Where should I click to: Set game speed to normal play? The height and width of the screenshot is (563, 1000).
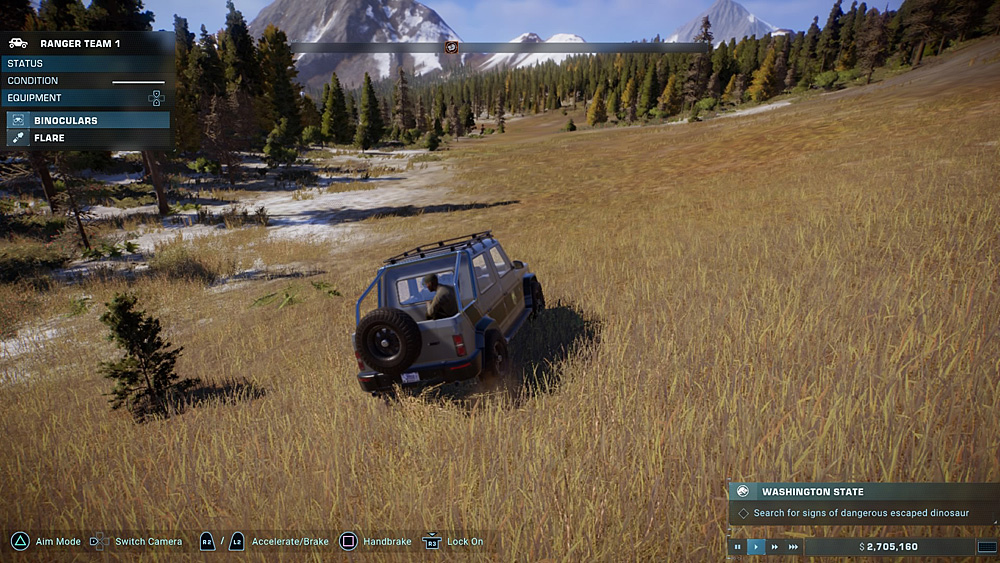756,547
